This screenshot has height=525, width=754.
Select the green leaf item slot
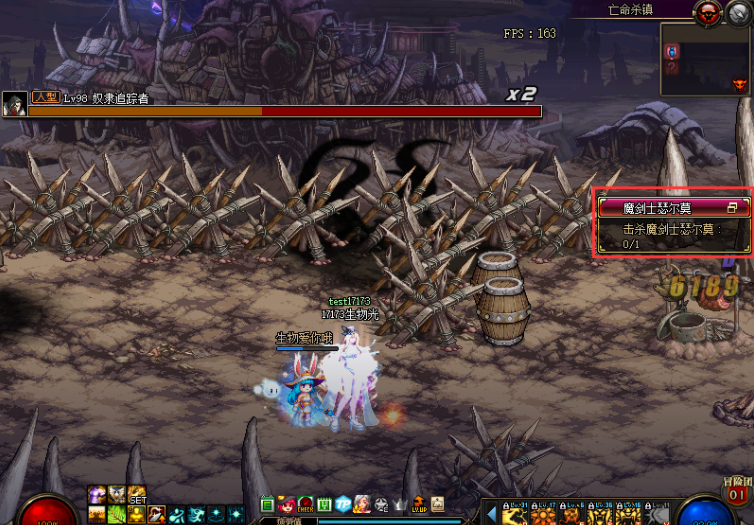115,514
